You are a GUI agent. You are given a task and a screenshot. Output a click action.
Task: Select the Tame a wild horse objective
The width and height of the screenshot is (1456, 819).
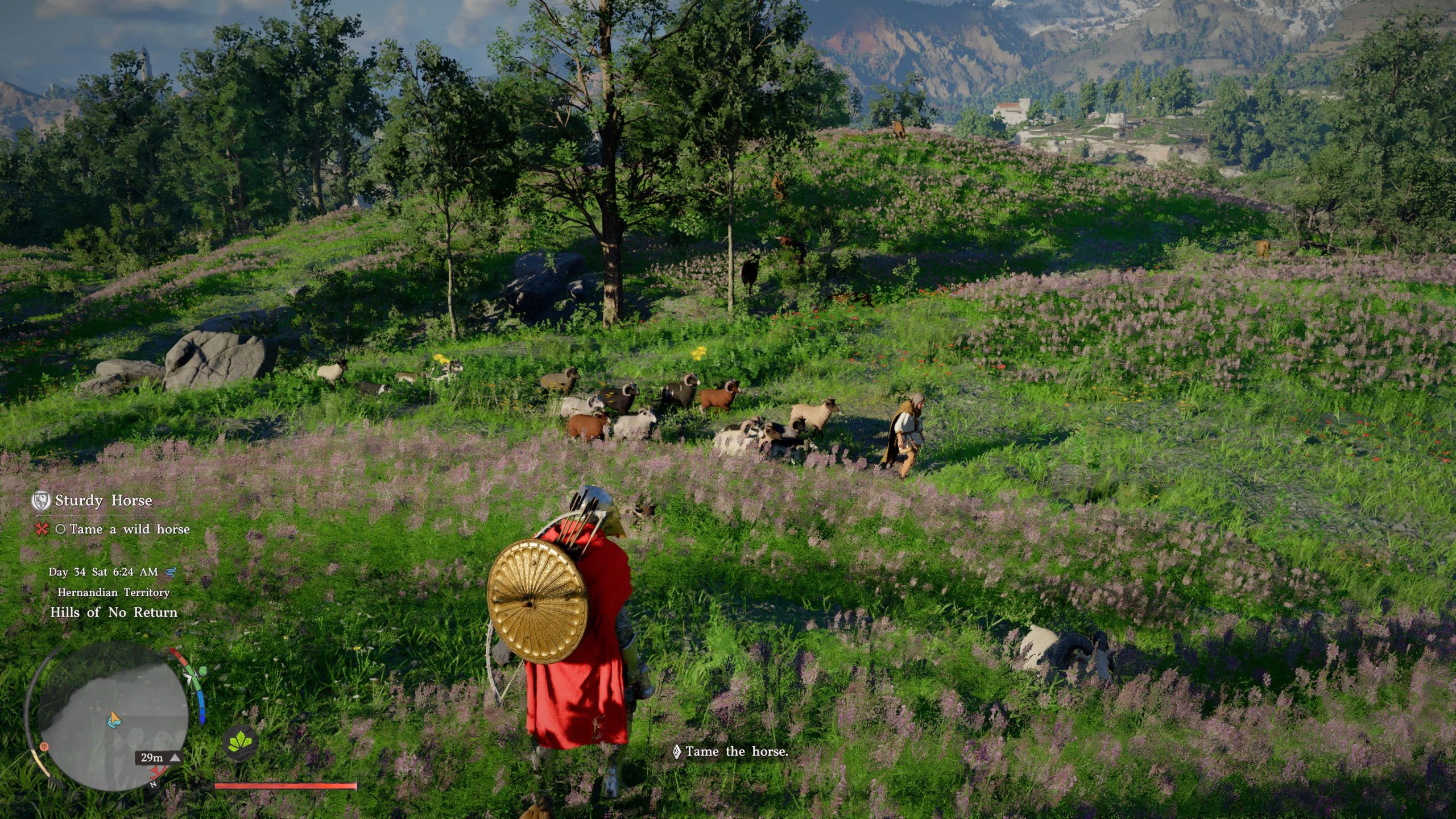tap(130, 530)
